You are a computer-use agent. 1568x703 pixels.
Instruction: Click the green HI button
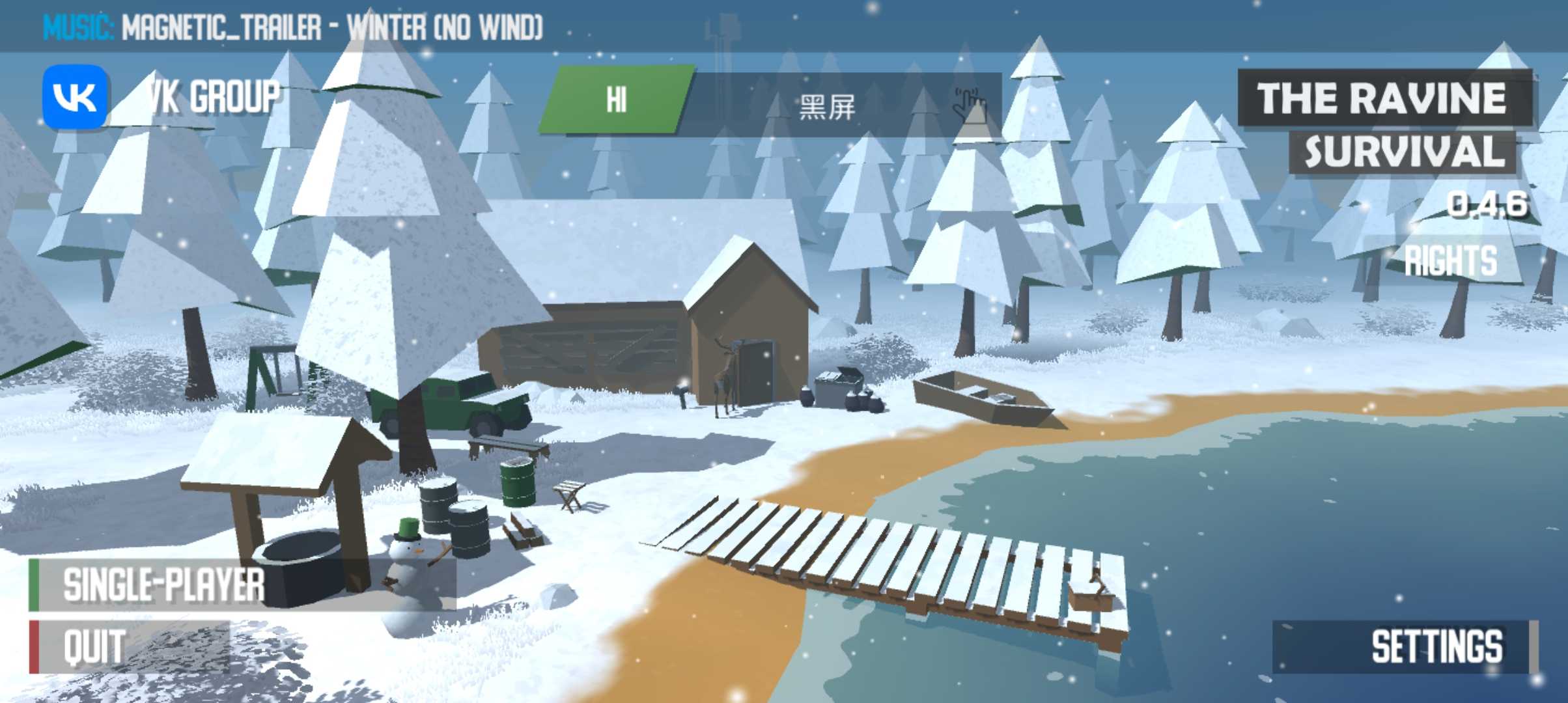pyautogui.click(x=615, y=100)
